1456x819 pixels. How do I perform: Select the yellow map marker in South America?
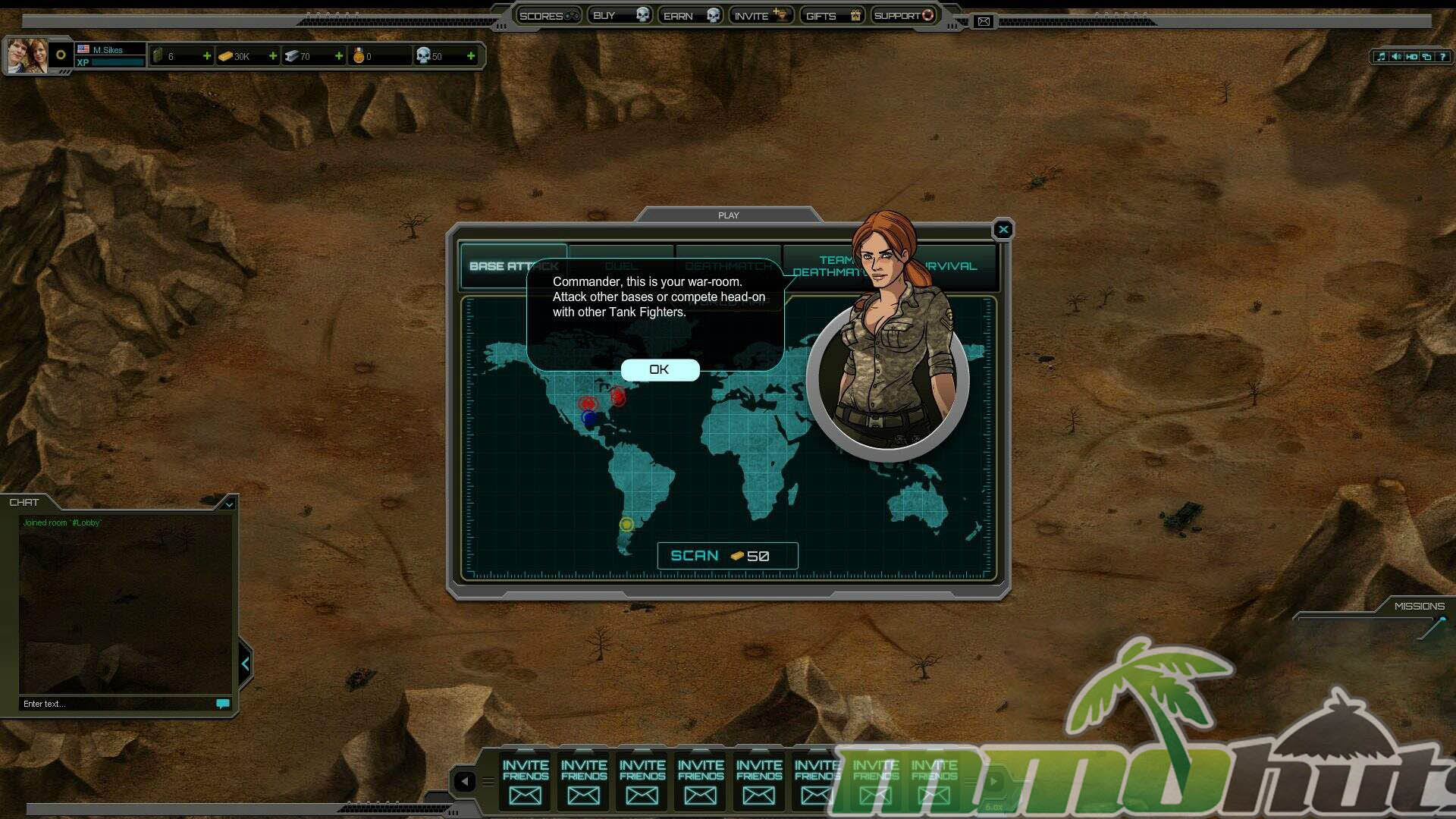[626, 524]
